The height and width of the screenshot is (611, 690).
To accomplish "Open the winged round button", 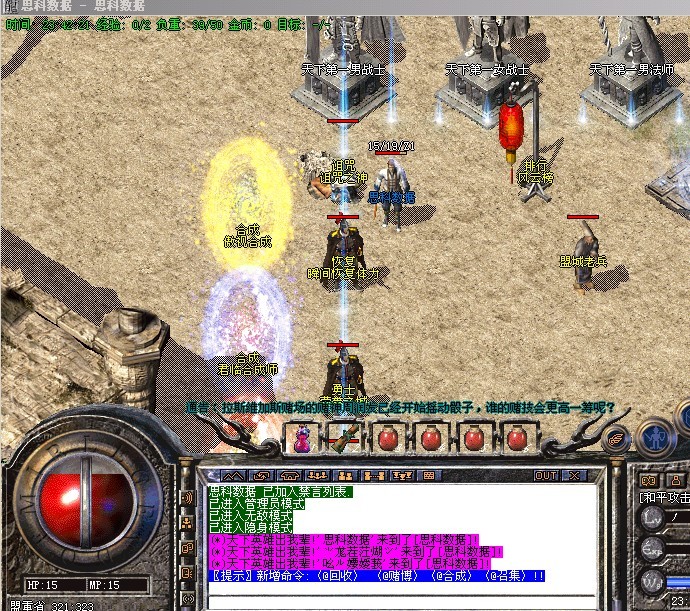I will pos(617,437).
